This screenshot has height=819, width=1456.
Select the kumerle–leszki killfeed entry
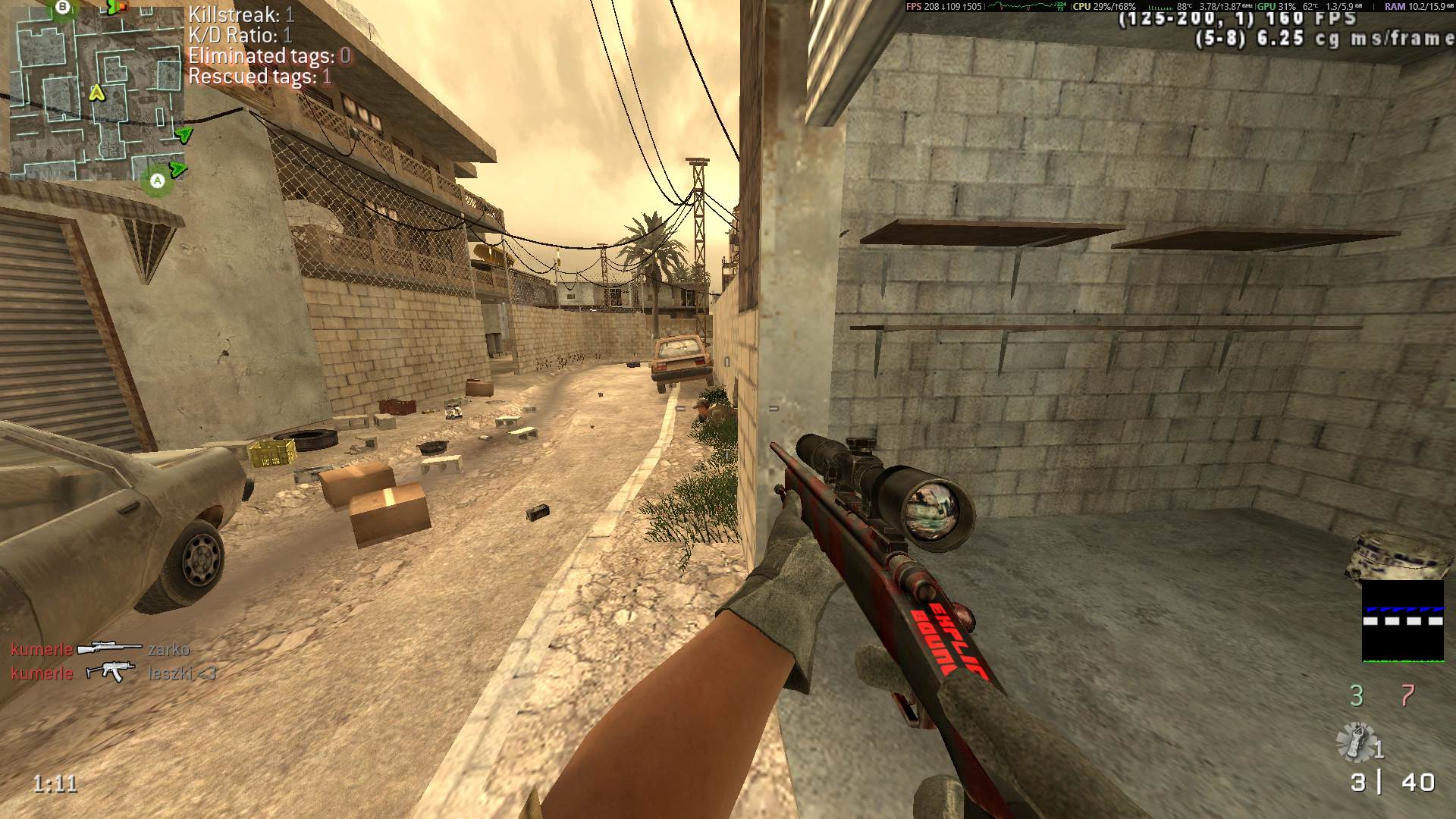tap(113, 673)
